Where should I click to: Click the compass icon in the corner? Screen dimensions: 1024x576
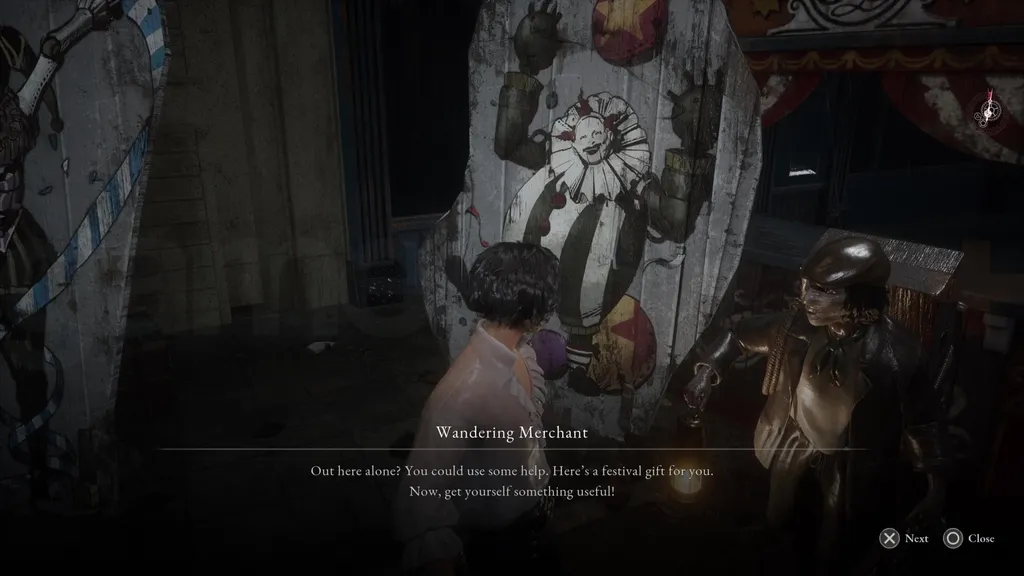tap(991, 112)
